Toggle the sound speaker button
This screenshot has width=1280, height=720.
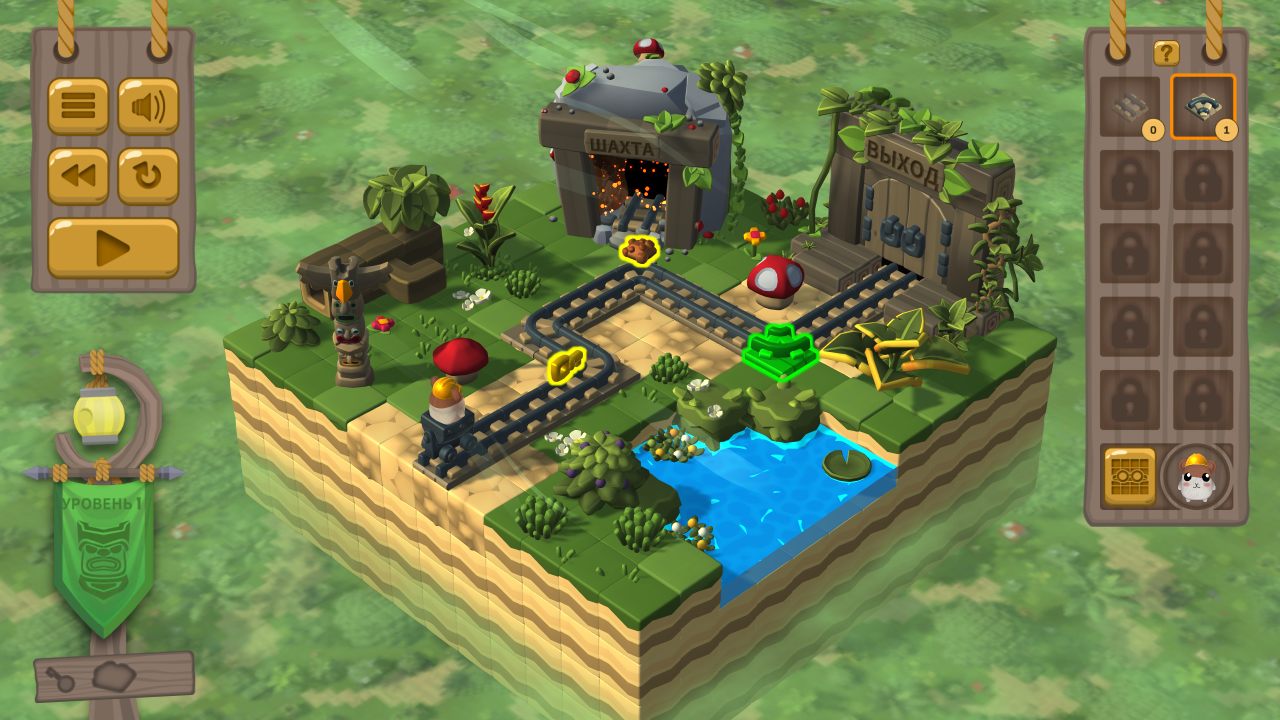pos(148,106)
